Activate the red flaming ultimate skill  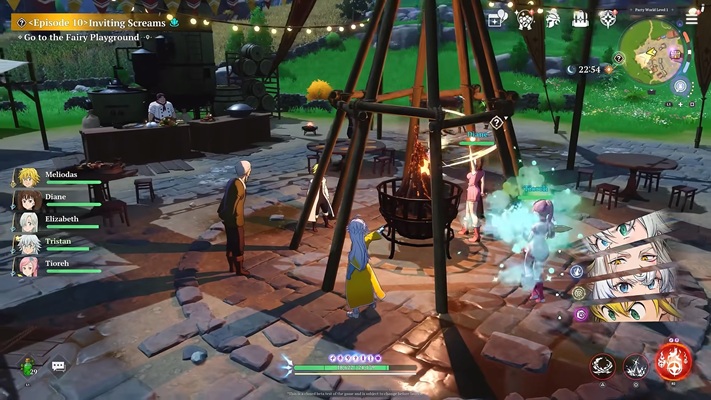pyautogui.click(x=674, y=361)
